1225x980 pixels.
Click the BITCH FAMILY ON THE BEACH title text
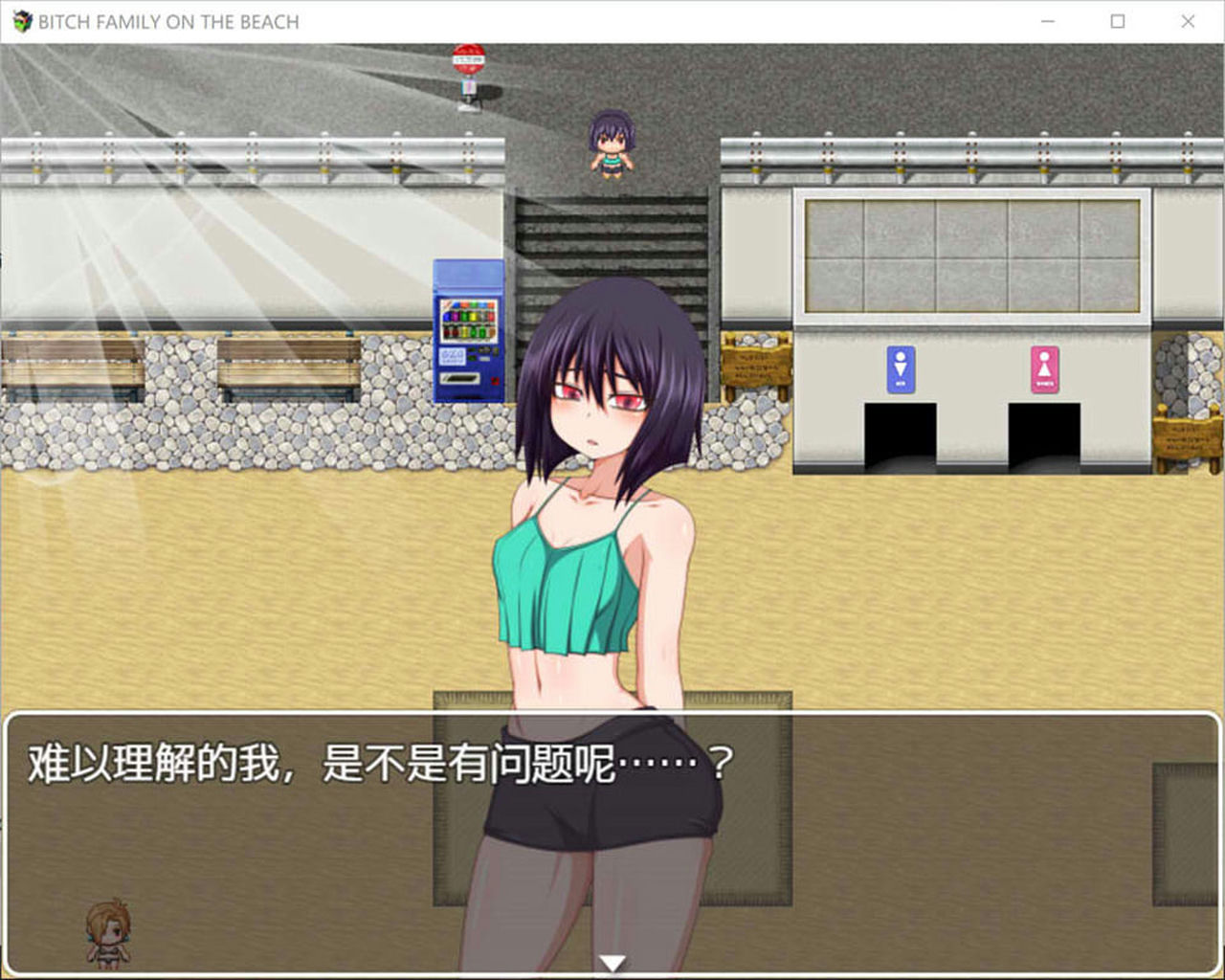pyautogui.click(x=167, y=20)
